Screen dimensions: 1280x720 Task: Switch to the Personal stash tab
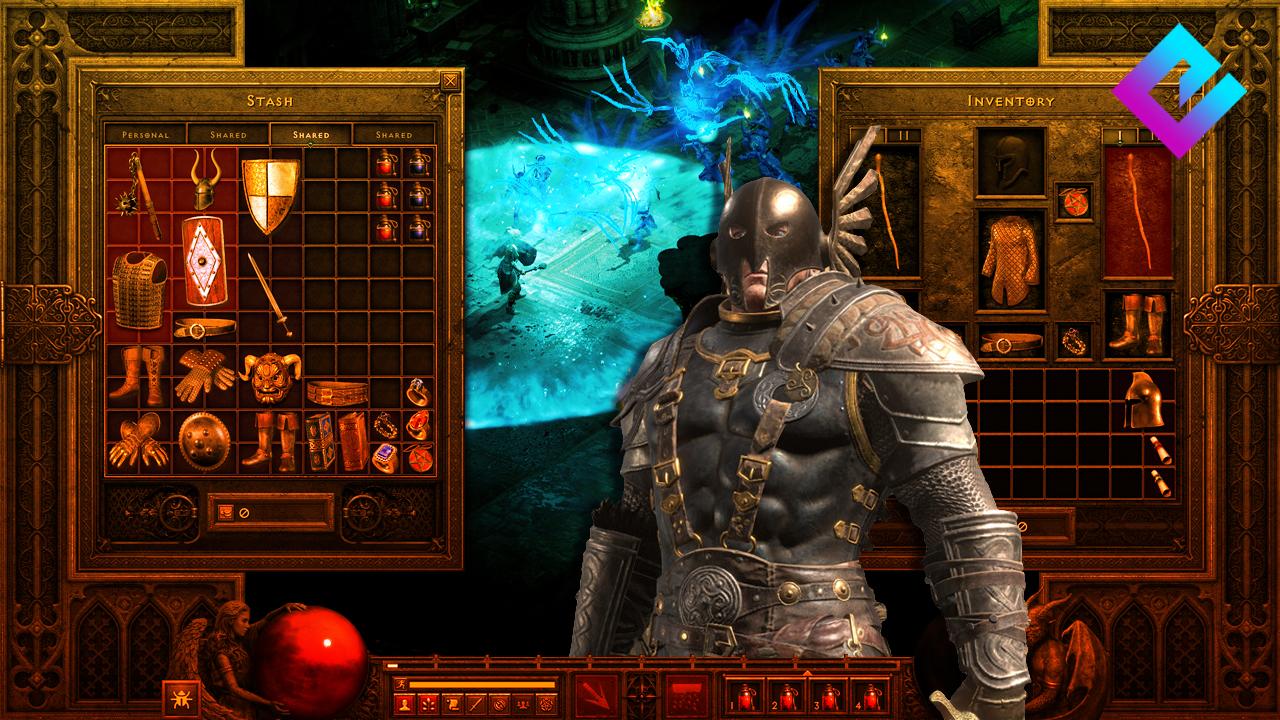pos(145,134)
